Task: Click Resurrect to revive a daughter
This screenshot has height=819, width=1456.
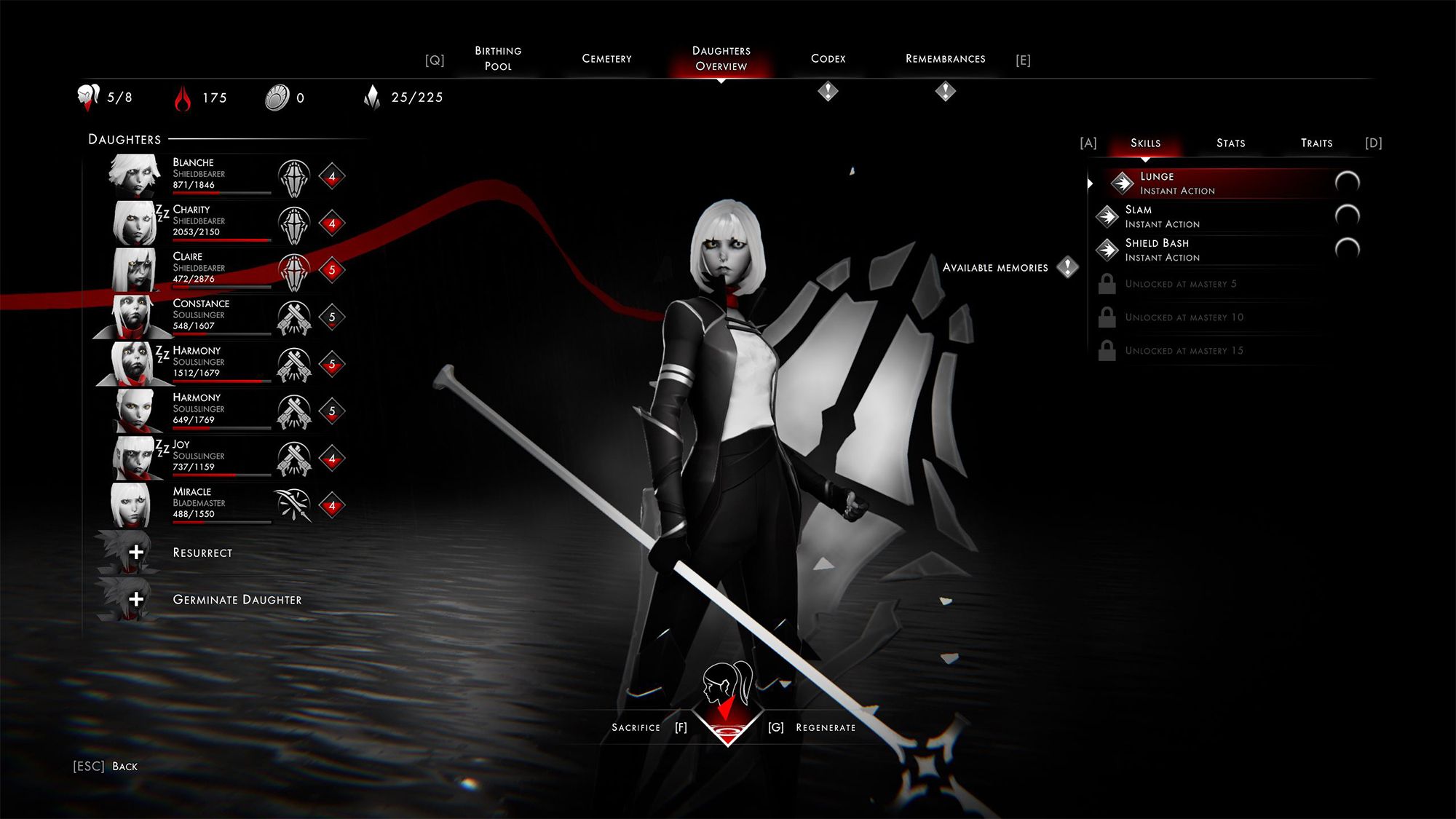Action: (202, 553)
